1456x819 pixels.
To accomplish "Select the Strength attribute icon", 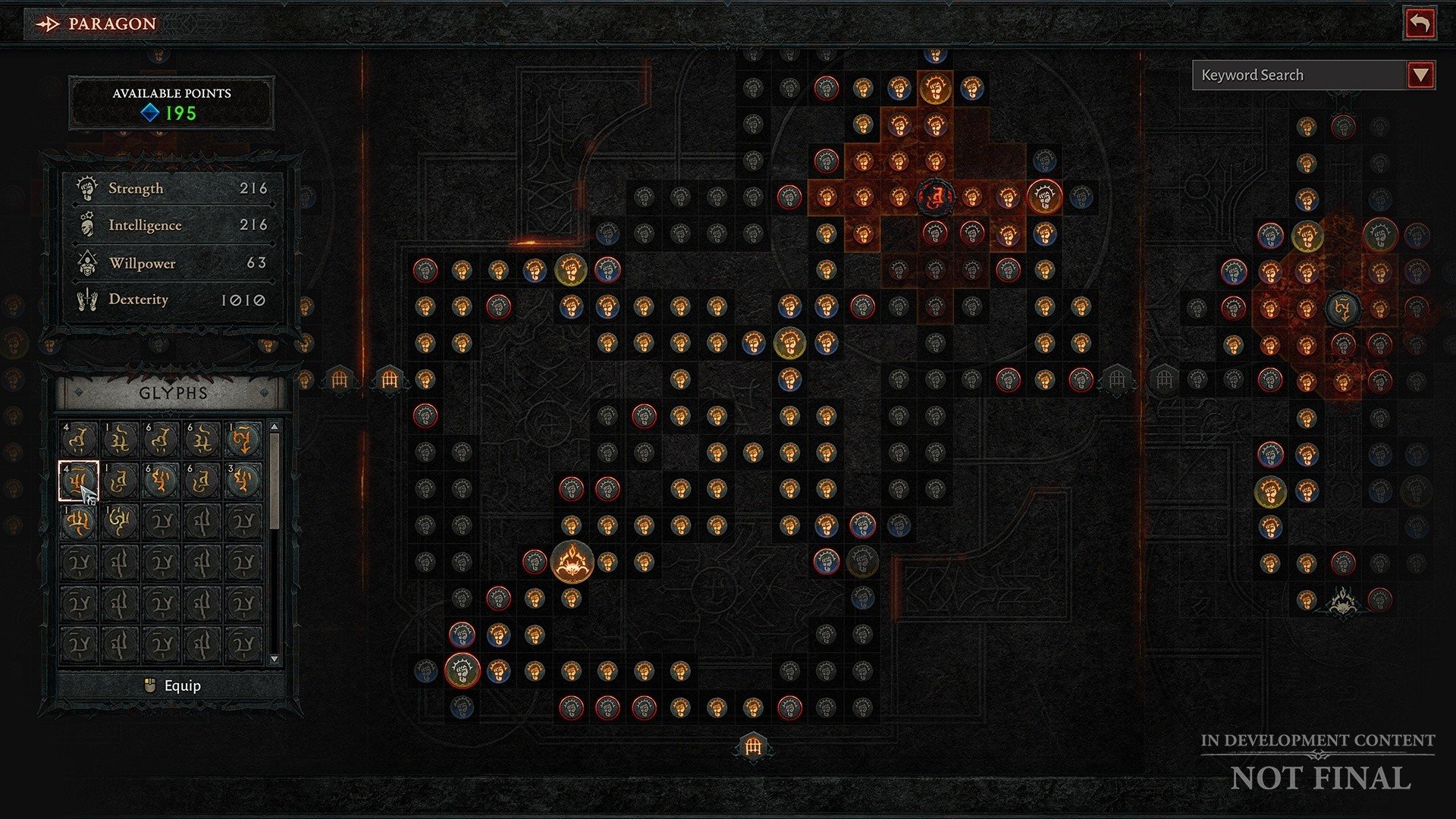I will pos(86,187).
